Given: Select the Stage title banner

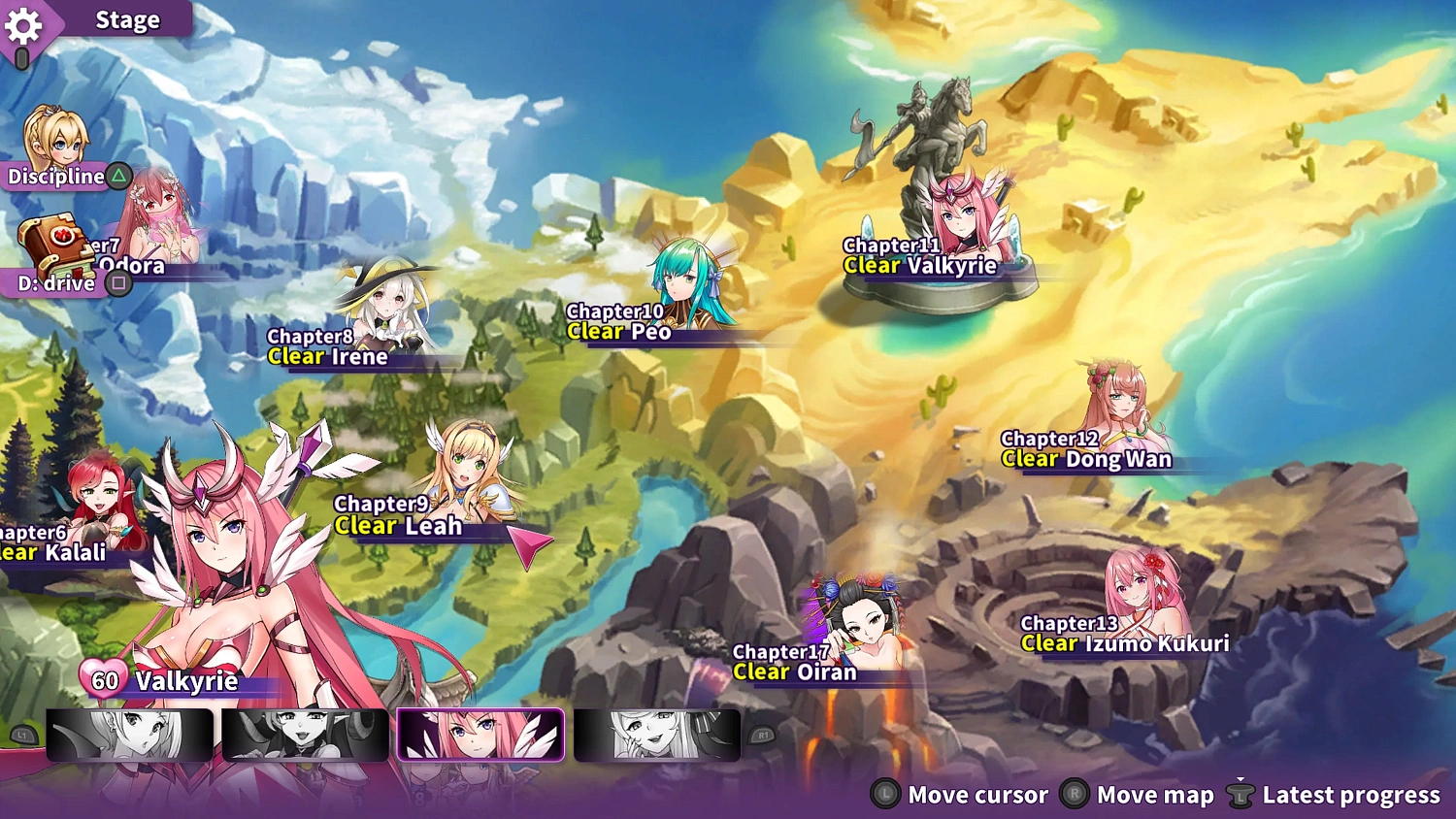Looking at the screenshot, I should (x=126, y=19).
